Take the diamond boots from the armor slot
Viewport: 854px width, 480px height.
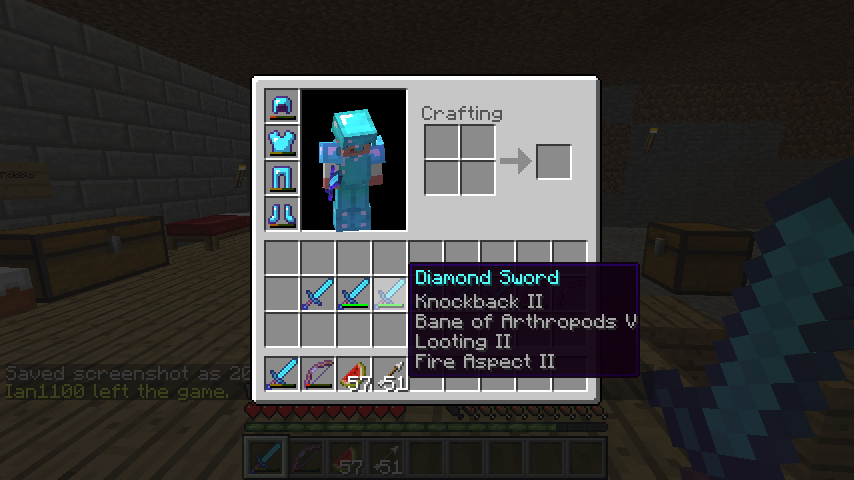coord(282,214)
